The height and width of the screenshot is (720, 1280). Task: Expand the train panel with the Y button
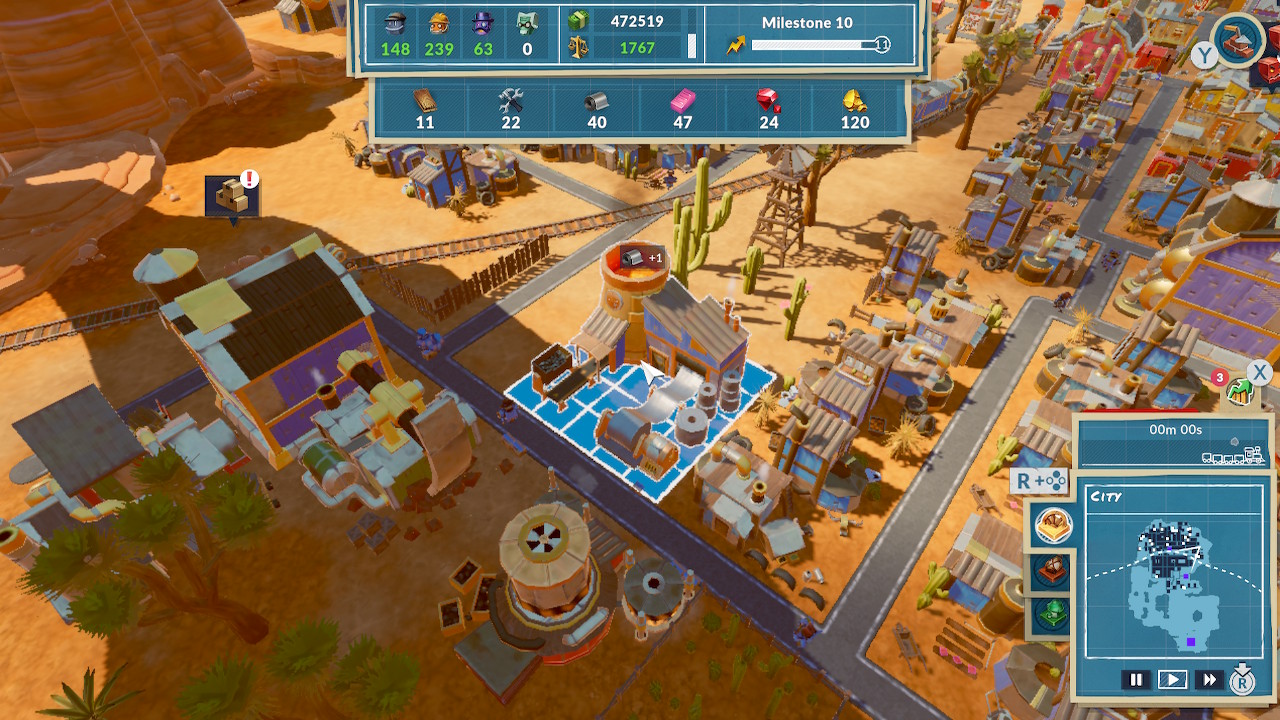[x=1205, y=56]
